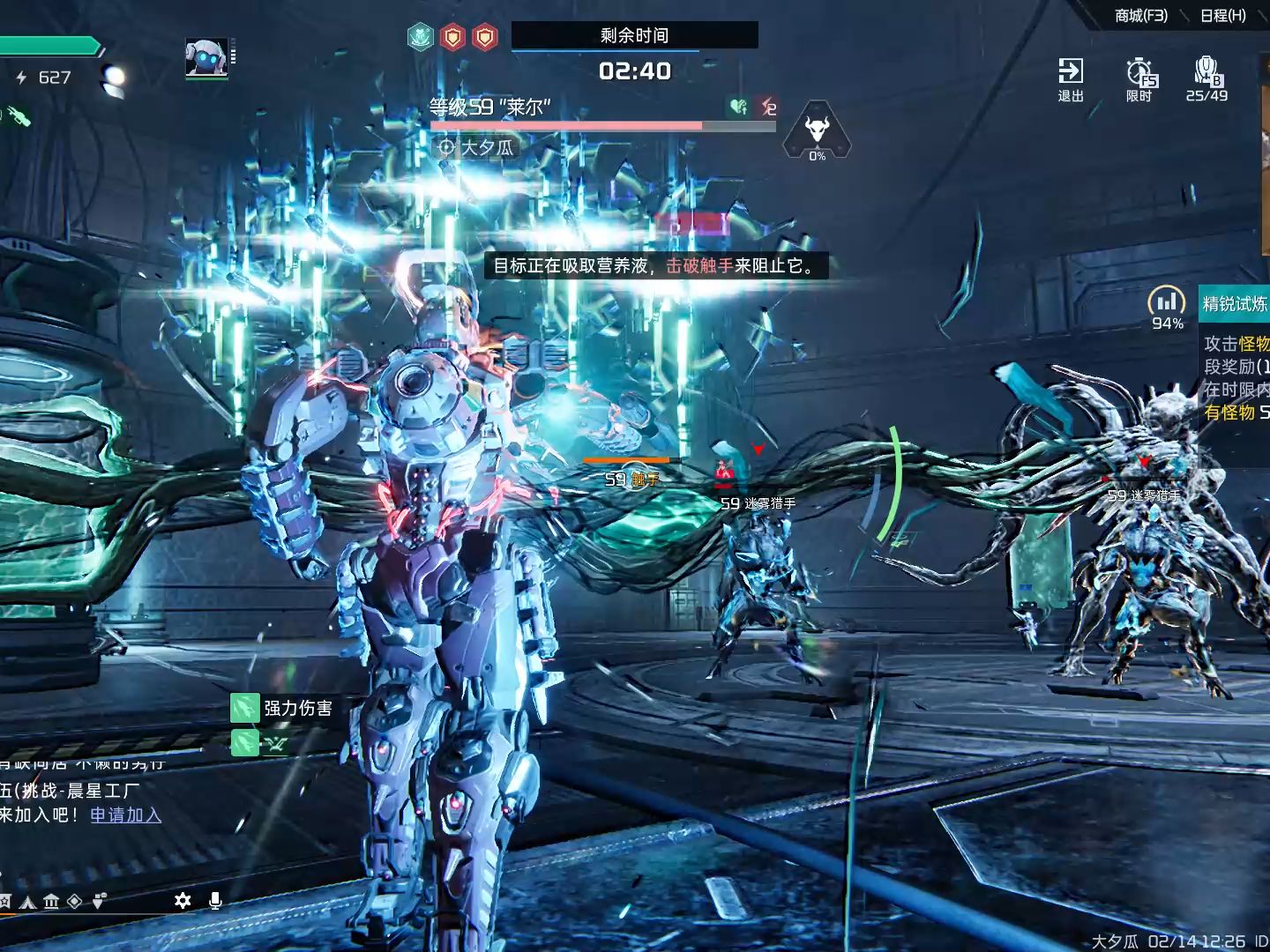Image resolution: width=1270 pixels, height=952 pixels.
Task: Switch to the tent chat channel icon
Action: coord(28,901)
